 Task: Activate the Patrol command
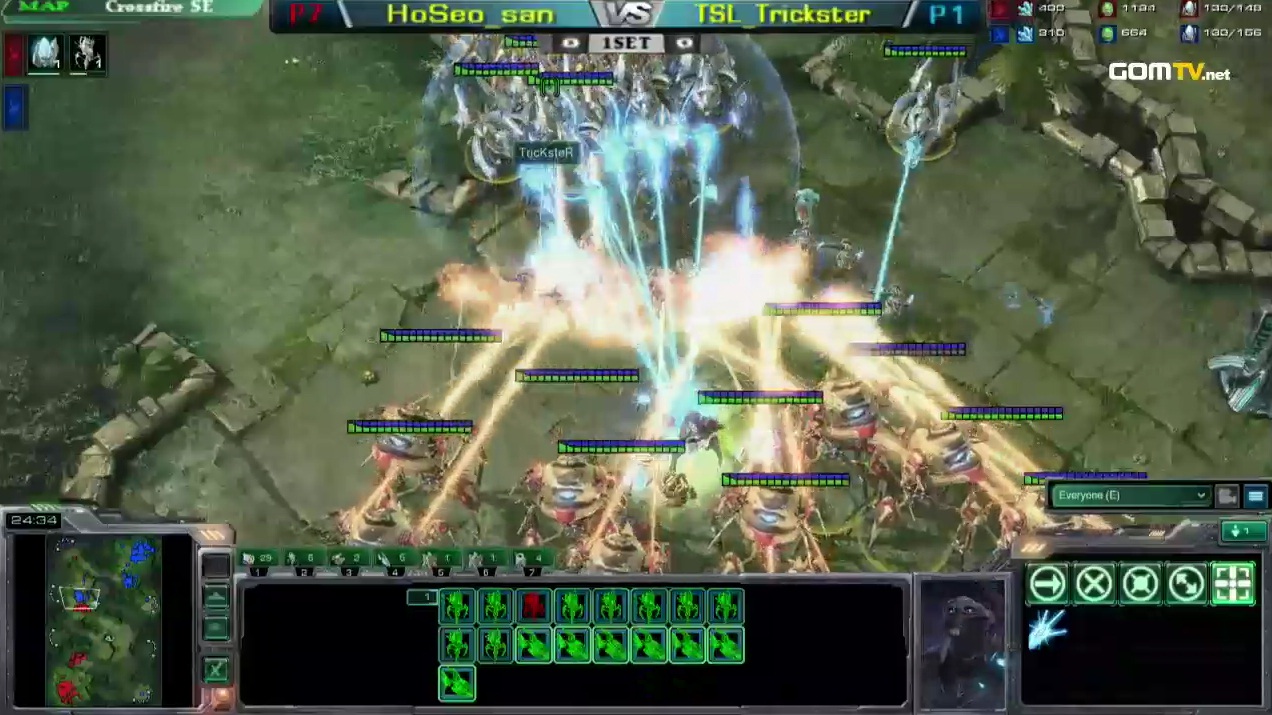pos(1186,583)
